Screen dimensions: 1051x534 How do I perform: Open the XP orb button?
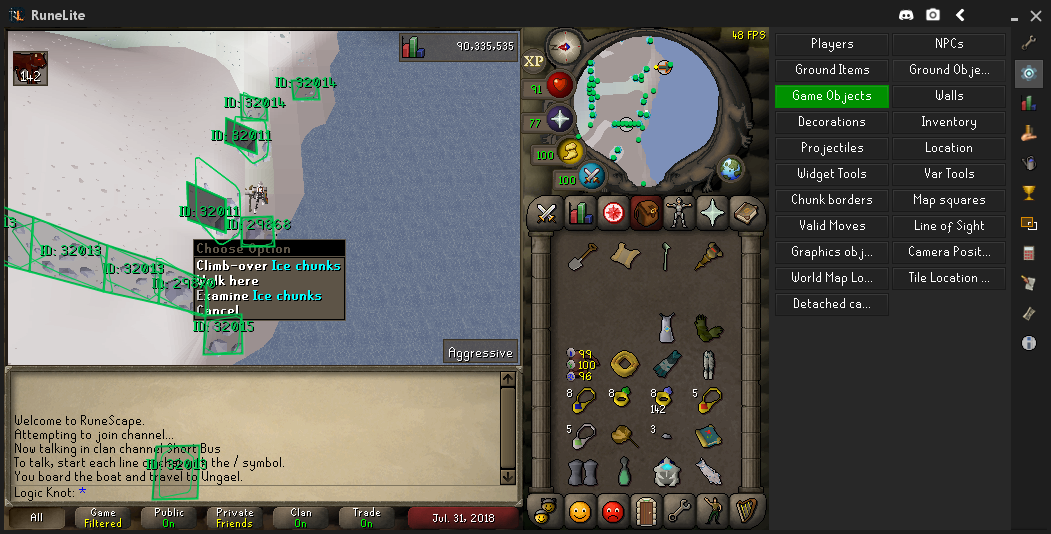[534, 61]
